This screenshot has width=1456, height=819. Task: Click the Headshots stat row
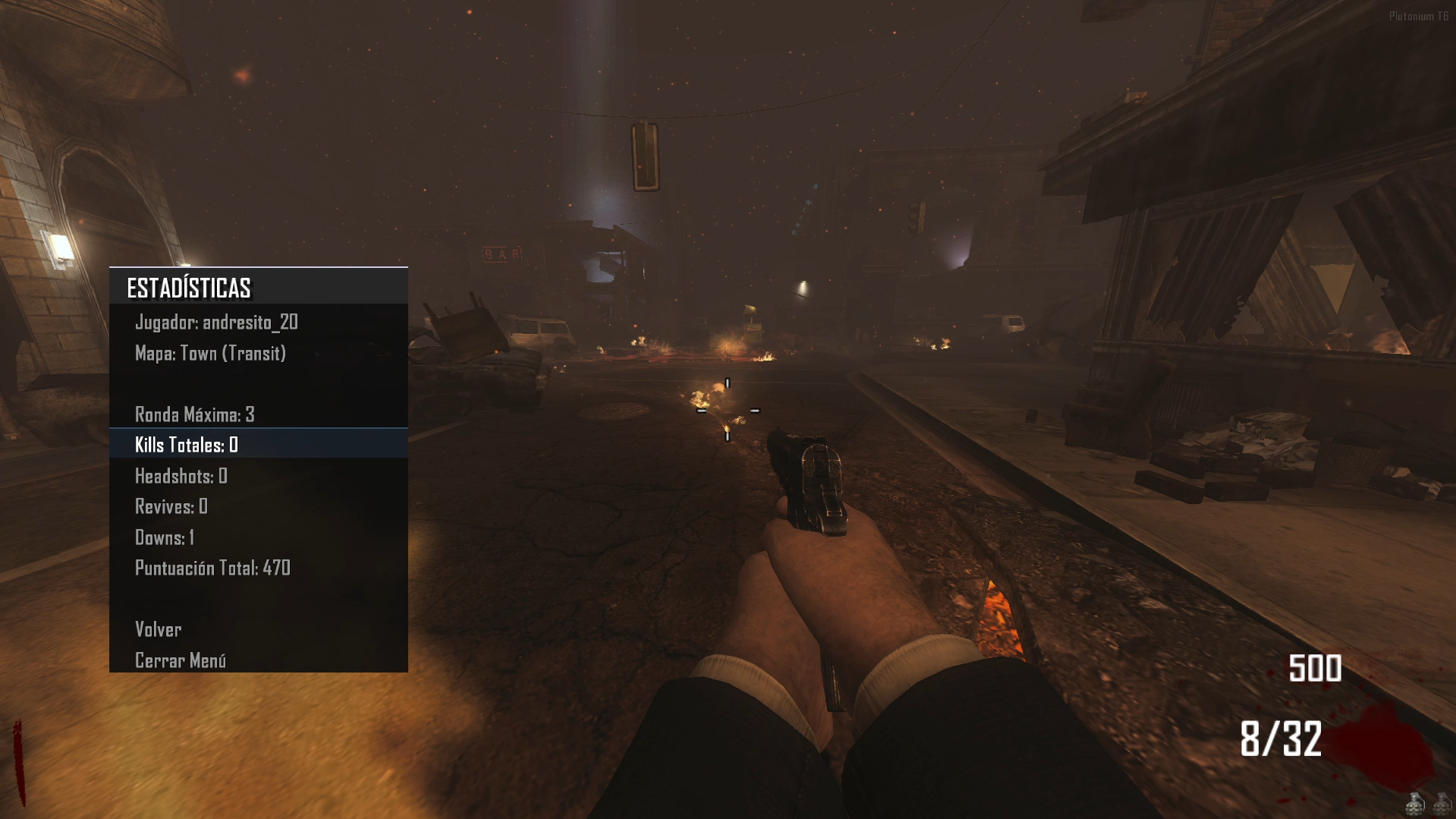tap(181, 476)
